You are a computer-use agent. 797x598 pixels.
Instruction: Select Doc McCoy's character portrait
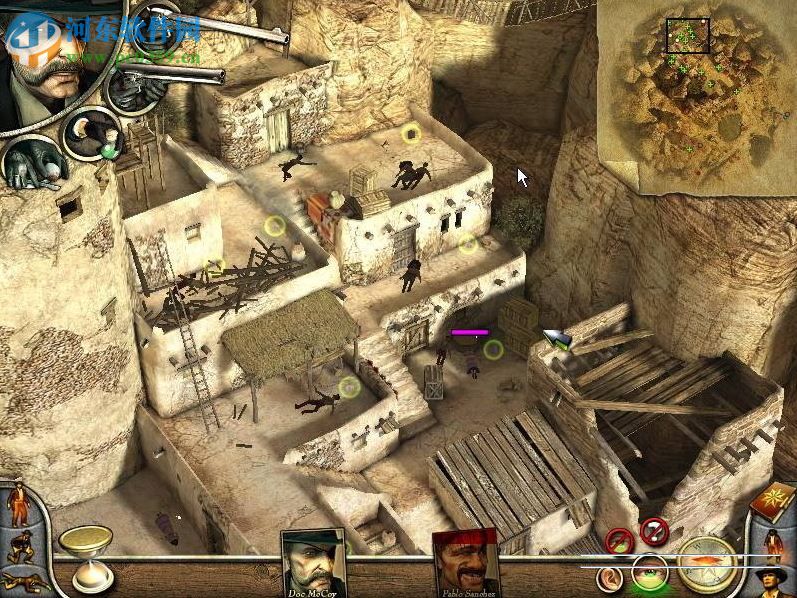click(314, 561)
